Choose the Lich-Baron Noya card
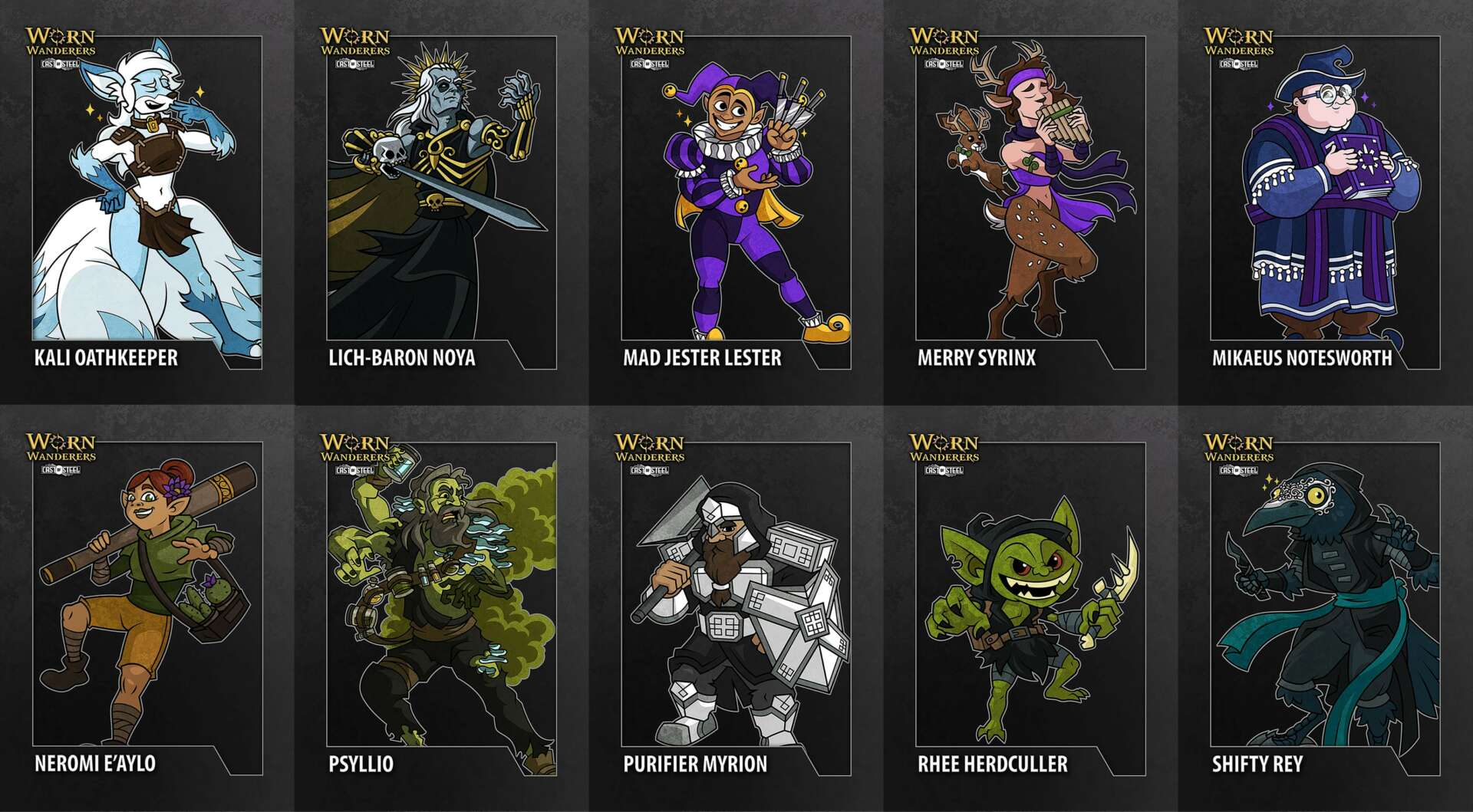 coord(441,201)
